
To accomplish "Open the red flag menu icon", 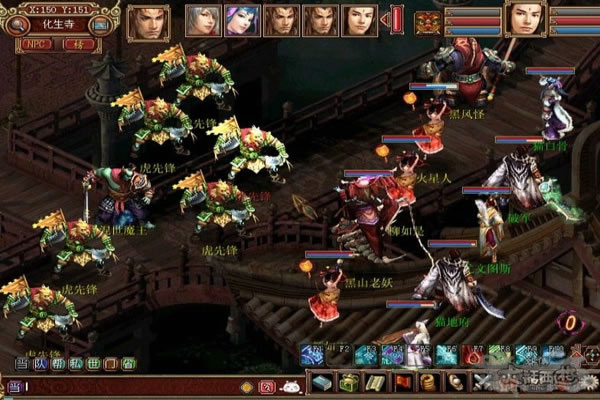I will click(401, 382).
